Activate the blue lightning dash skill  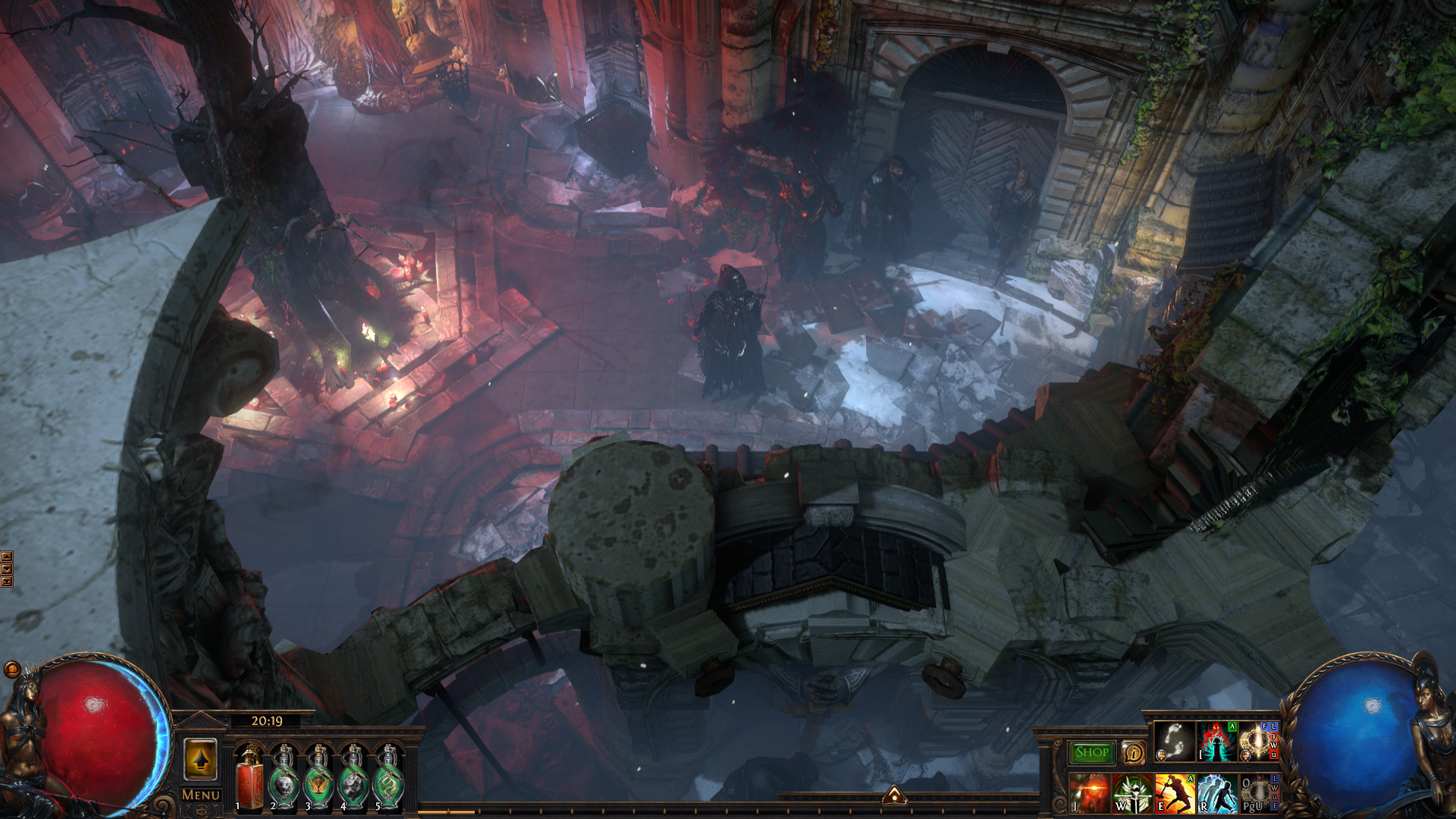pyautogui.click(x=1216, y=793)
